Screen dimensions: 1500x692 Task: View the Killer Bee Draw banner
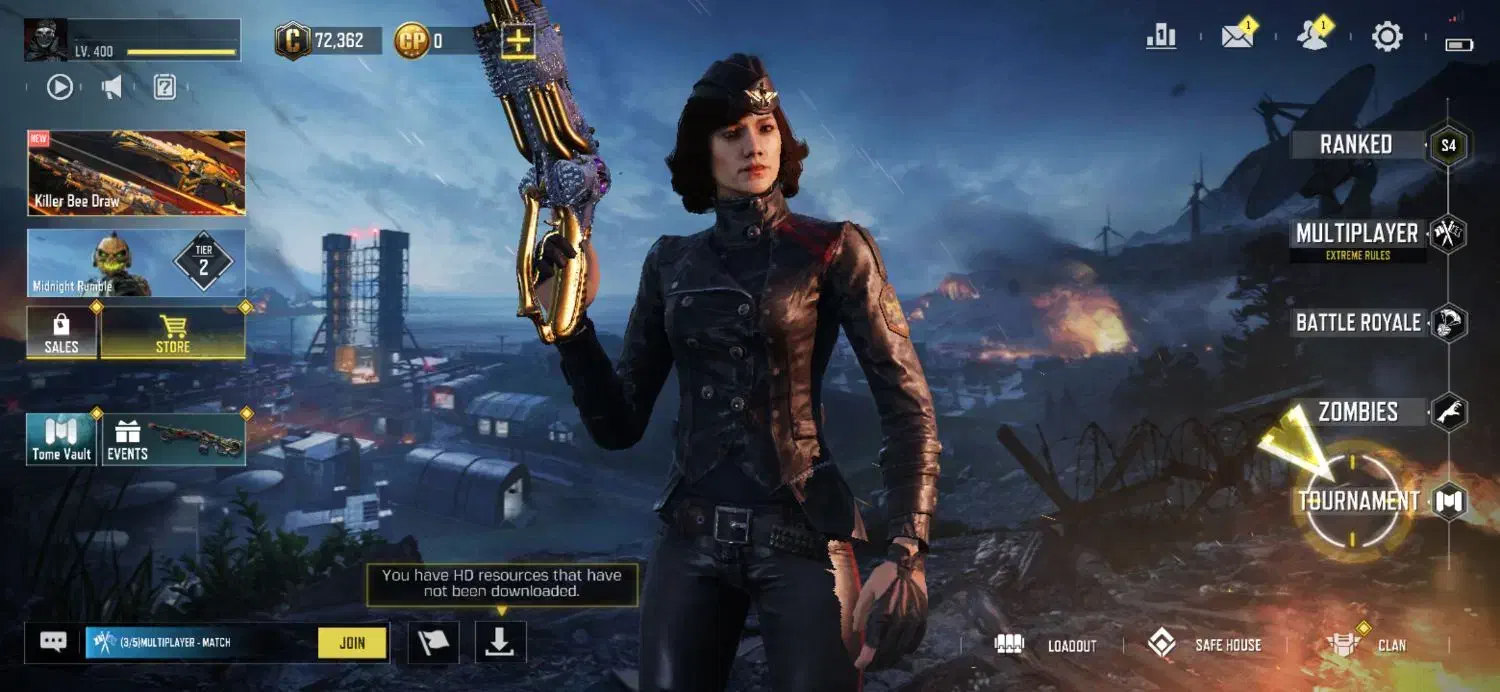(x=136, y=172)
